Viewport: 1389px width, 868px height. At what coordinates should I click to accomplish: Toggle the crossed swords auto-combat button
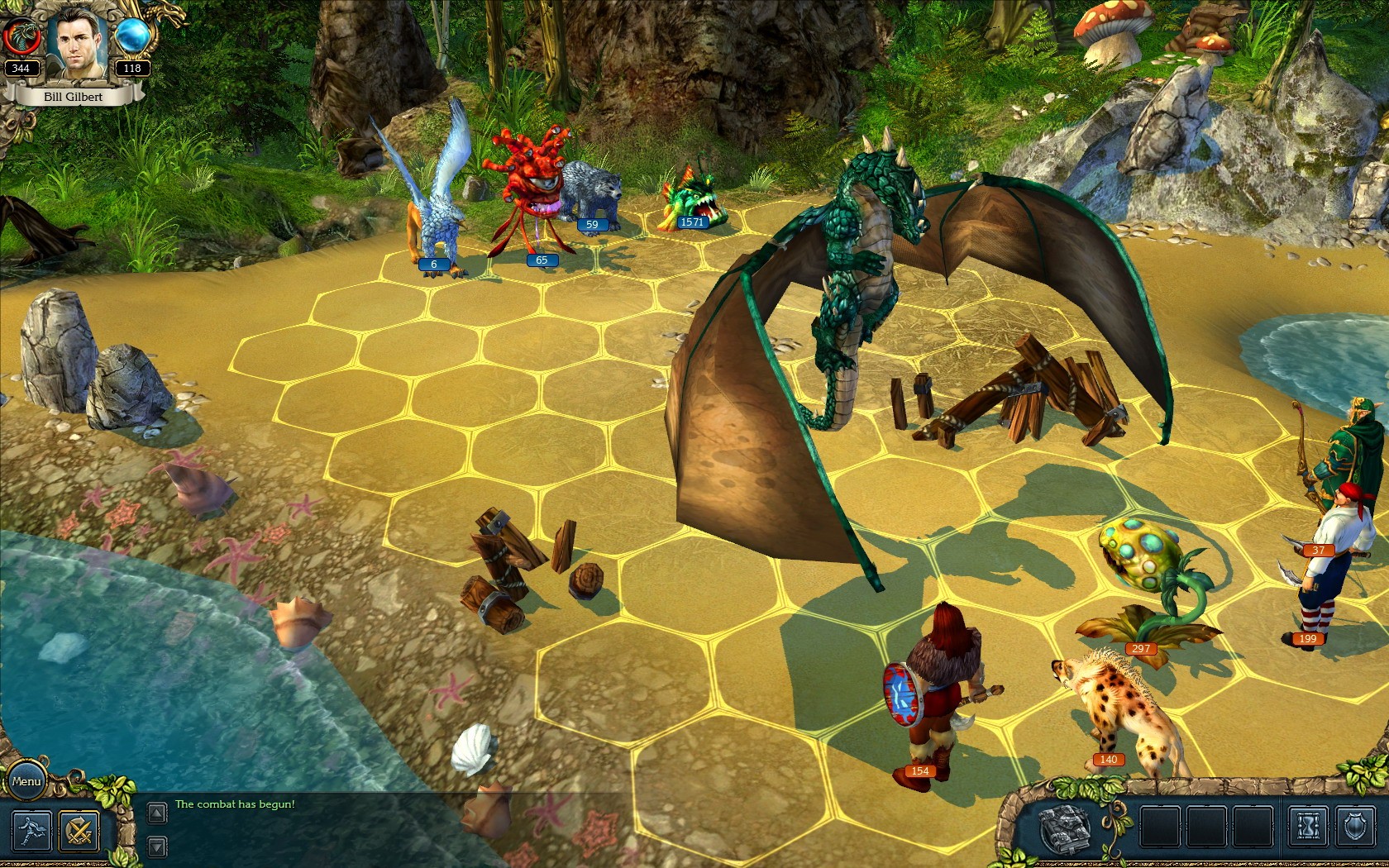(79, 831)
